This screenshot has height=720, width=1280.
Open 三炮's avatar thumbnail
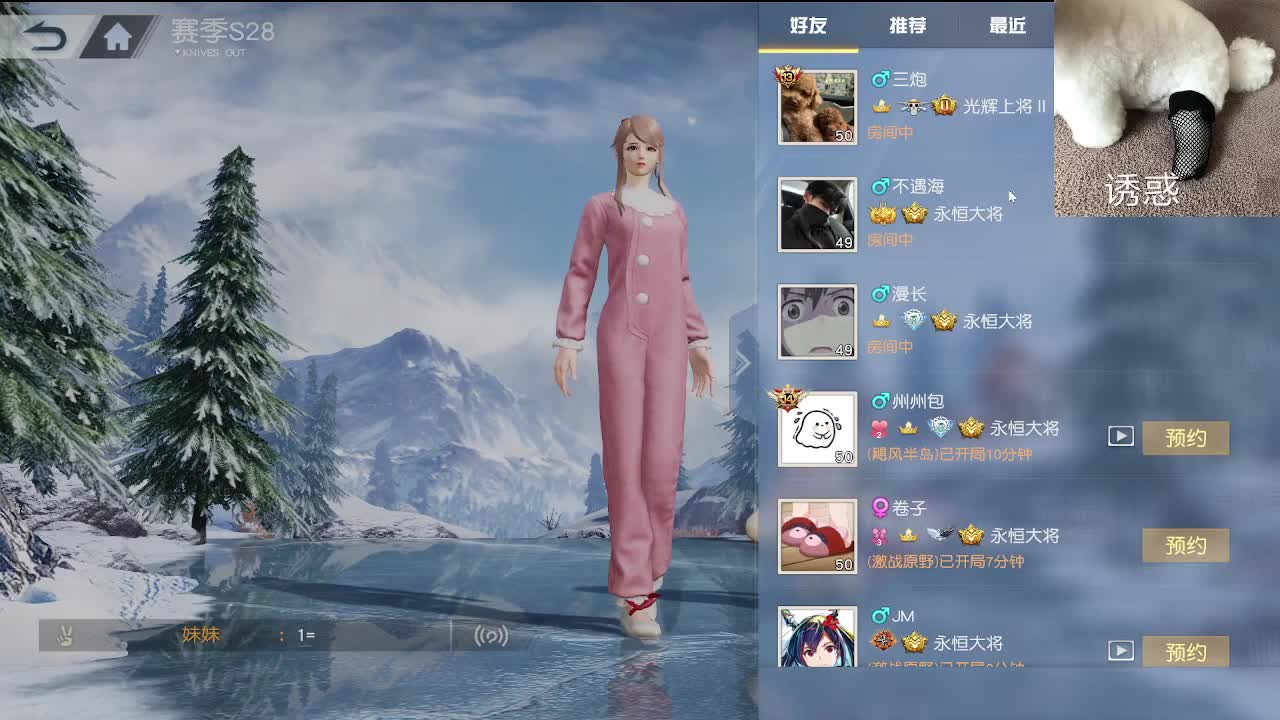(x=817, y=106)
